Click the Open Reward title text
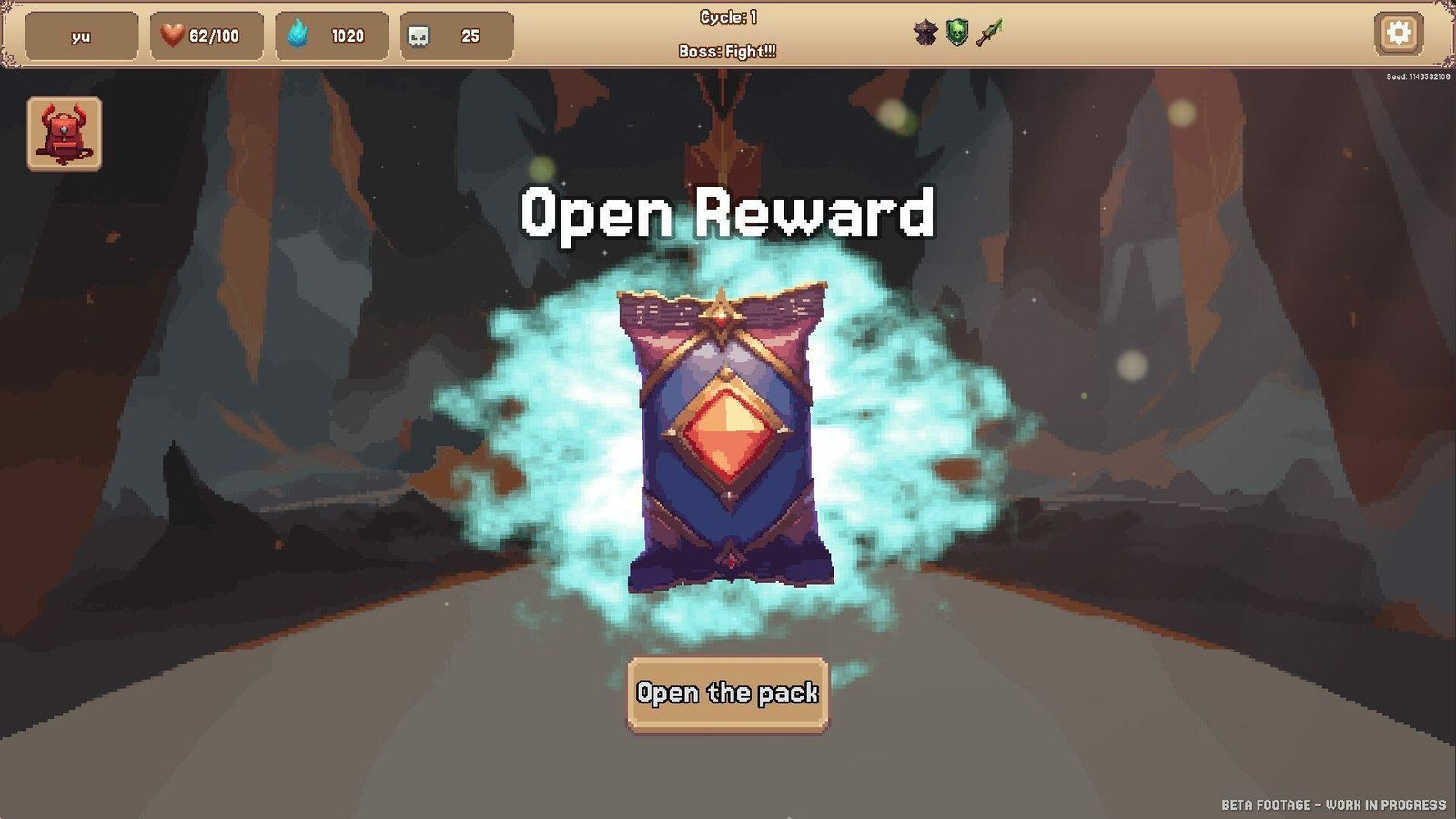This screenshot has width=1456, height=819. (x=726, y=216)
